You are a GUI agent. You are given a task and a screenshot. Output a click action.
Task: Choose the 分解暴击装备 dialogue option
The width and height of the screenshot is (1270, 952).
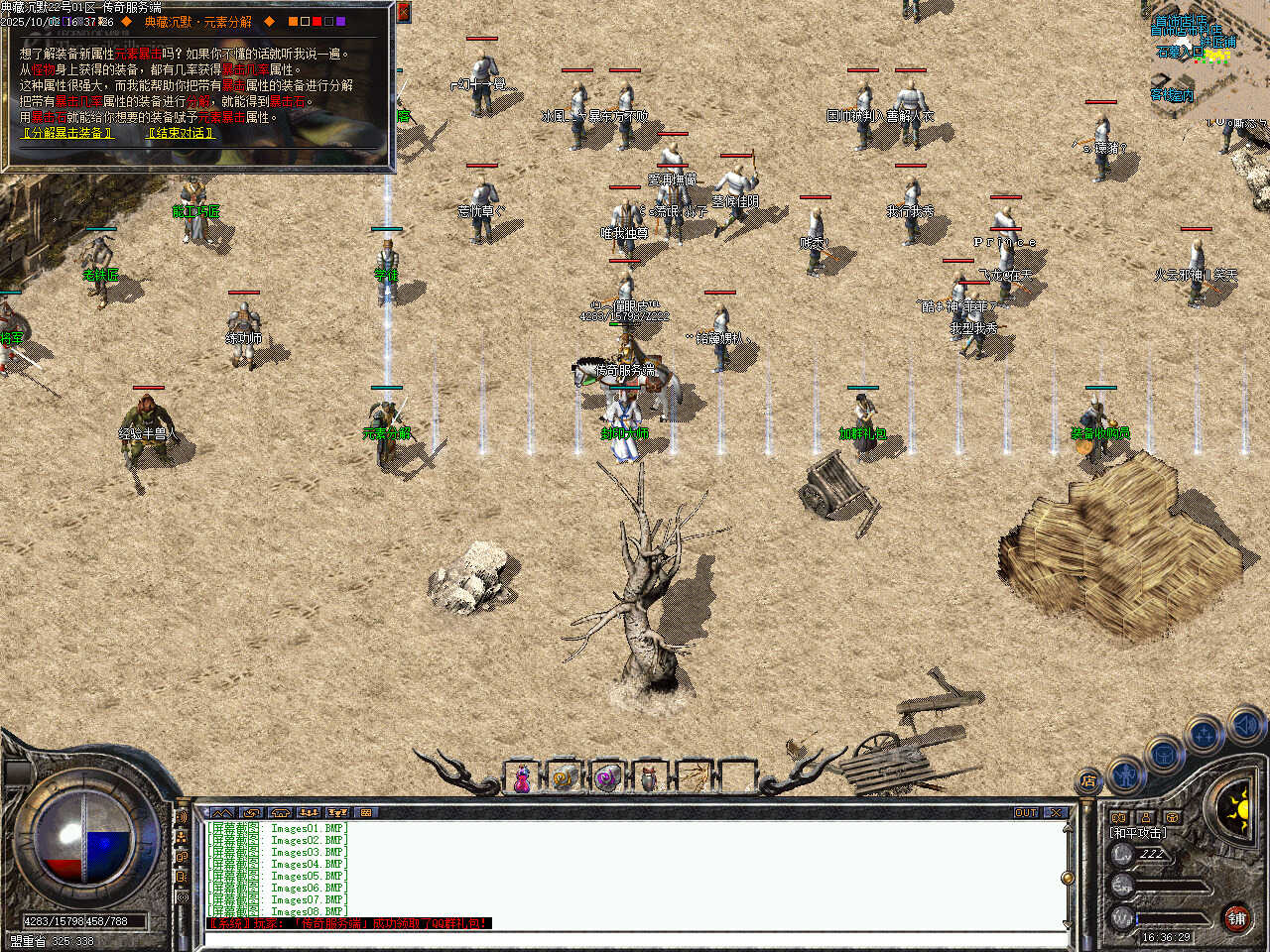coord(67,133)
